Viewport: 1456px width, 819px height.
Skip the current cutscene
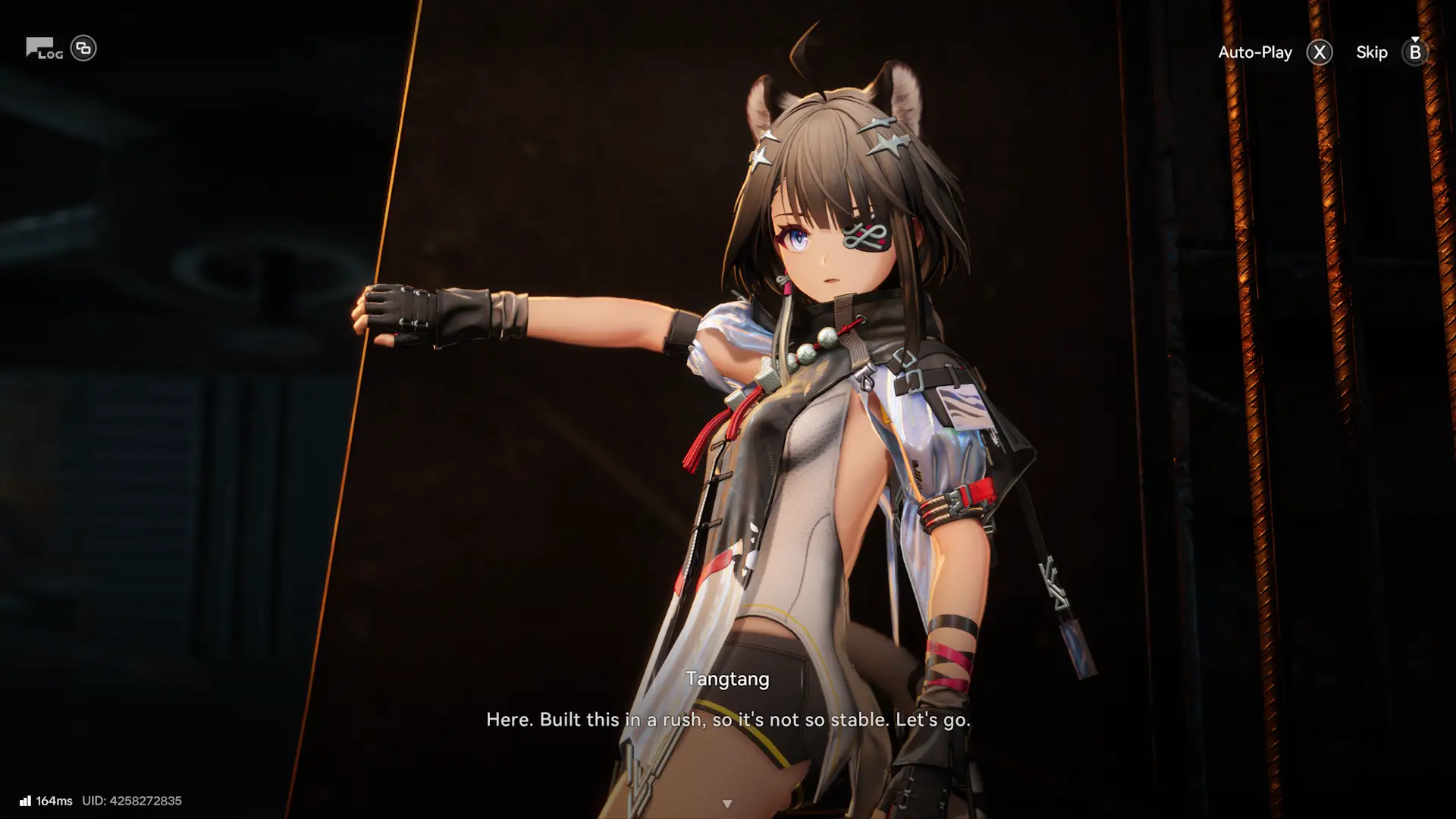[x=1373, y=52]
